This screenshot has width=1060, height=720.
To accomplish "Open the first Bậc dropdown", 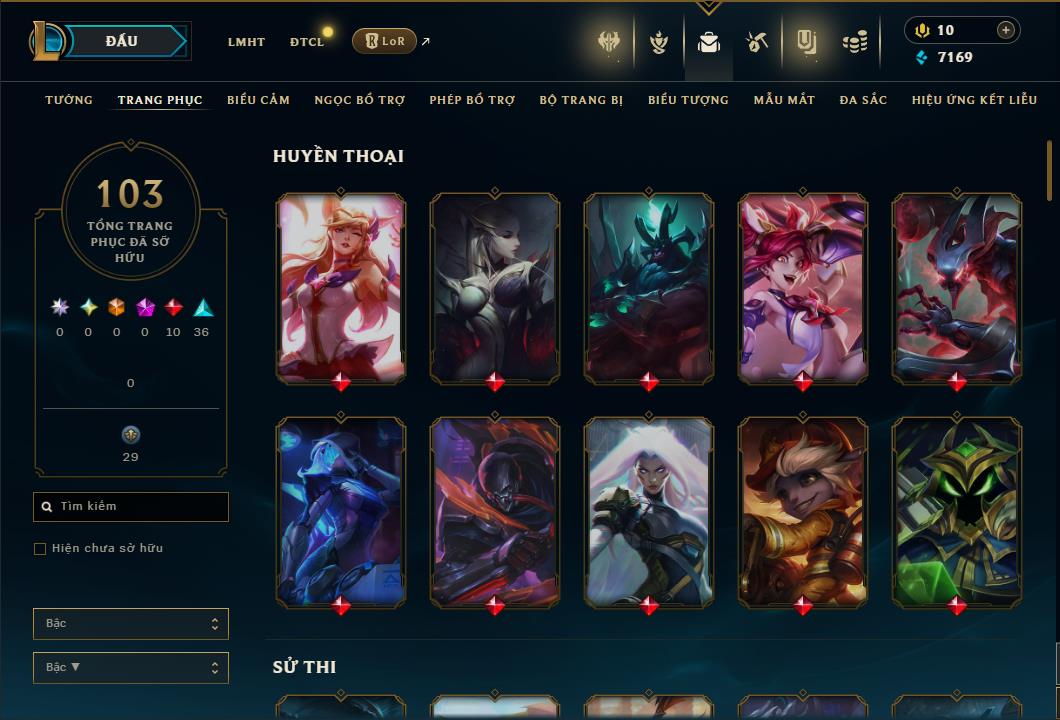I will [131, 624].
